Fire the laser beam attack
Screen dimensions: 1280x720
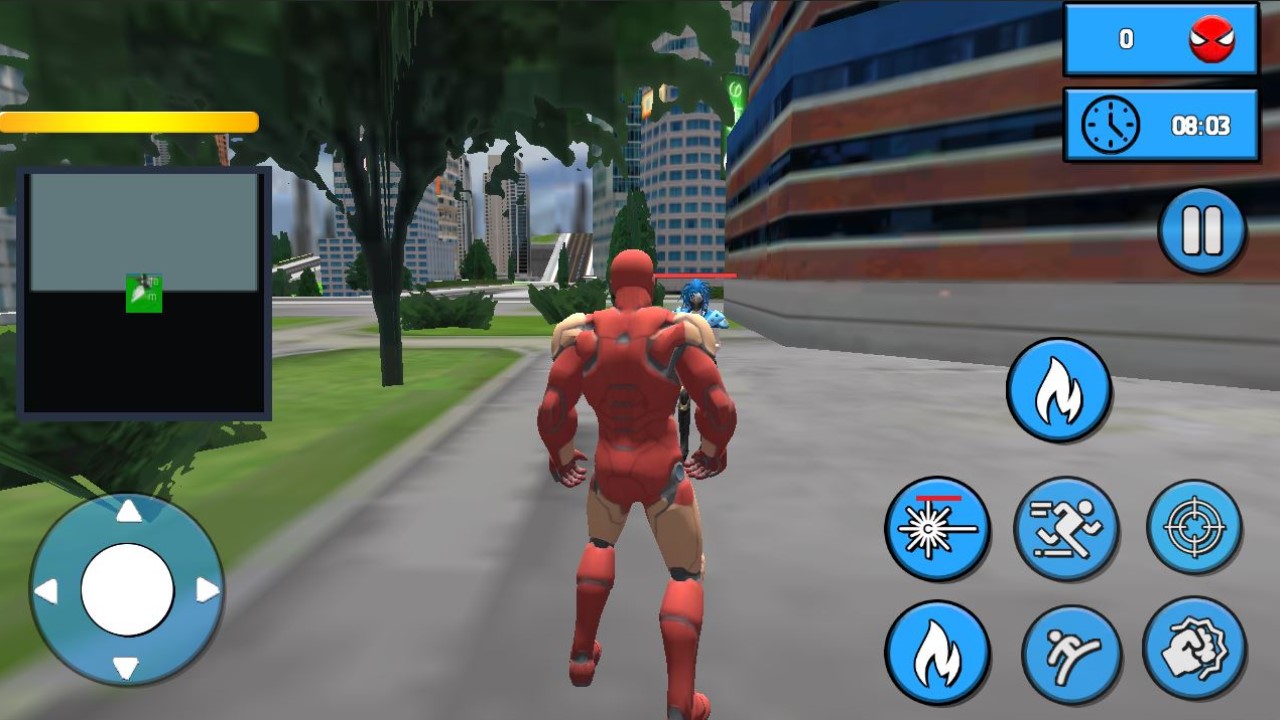[x=937, y=528]
